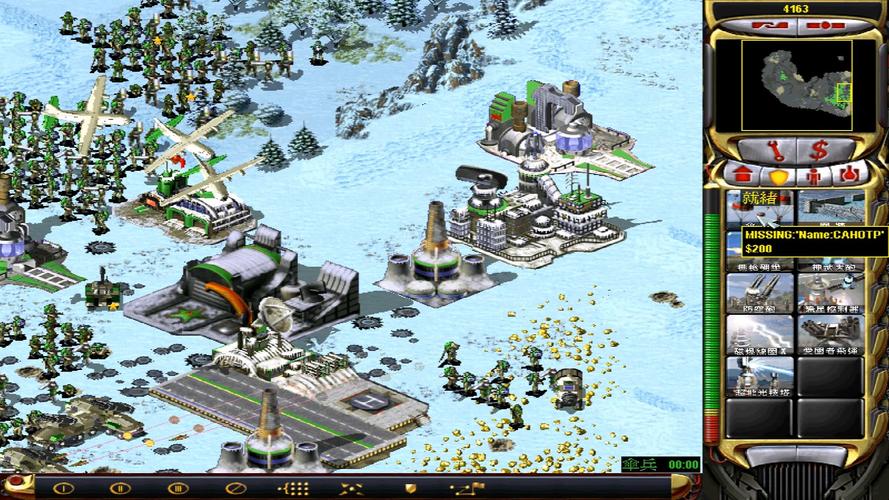
Task: Build the anti-aircraft gun defense
Action: pyautogui.click(x=760, y=293)
